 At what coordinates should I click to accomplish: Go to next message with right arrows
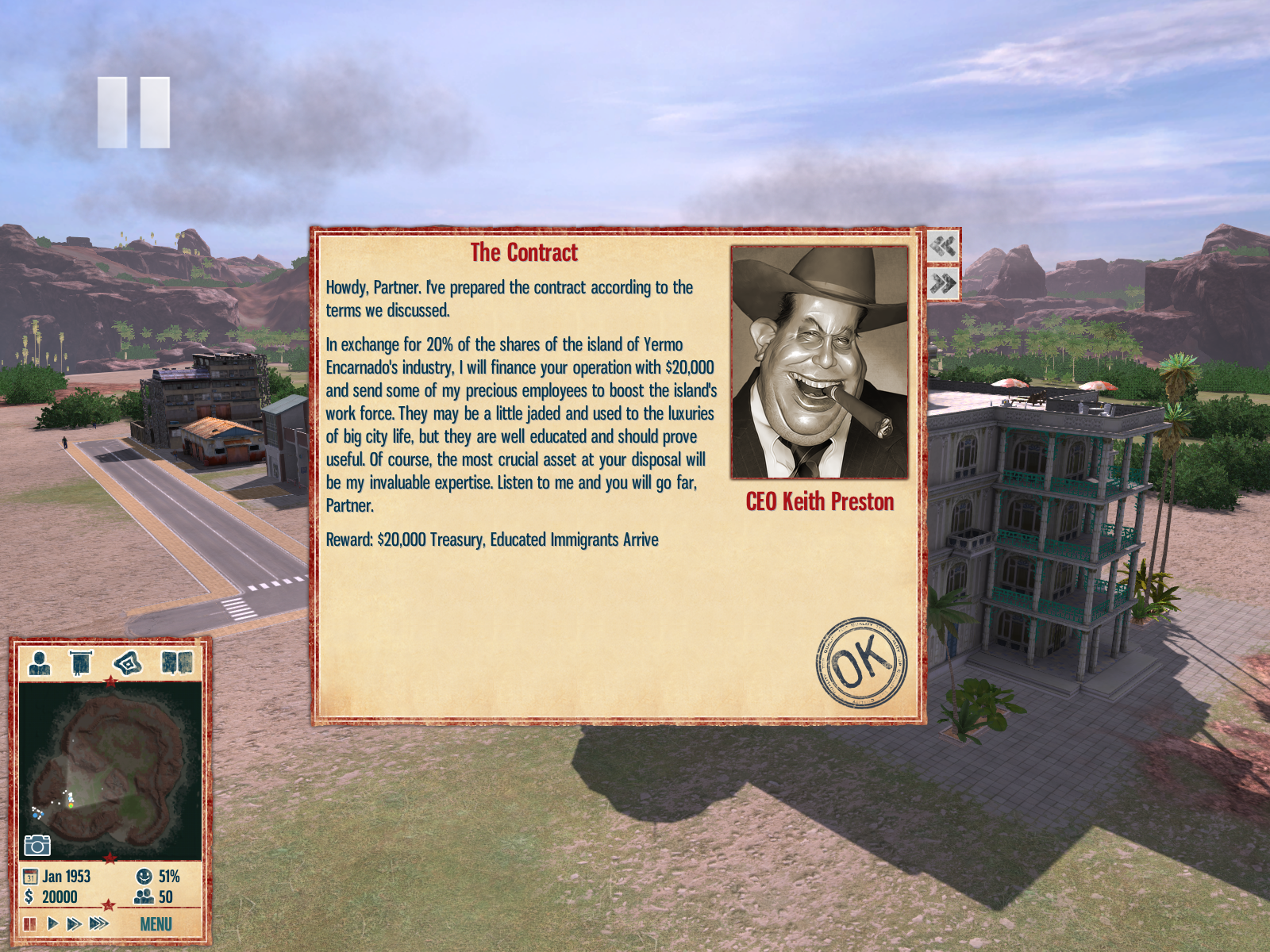943,283
